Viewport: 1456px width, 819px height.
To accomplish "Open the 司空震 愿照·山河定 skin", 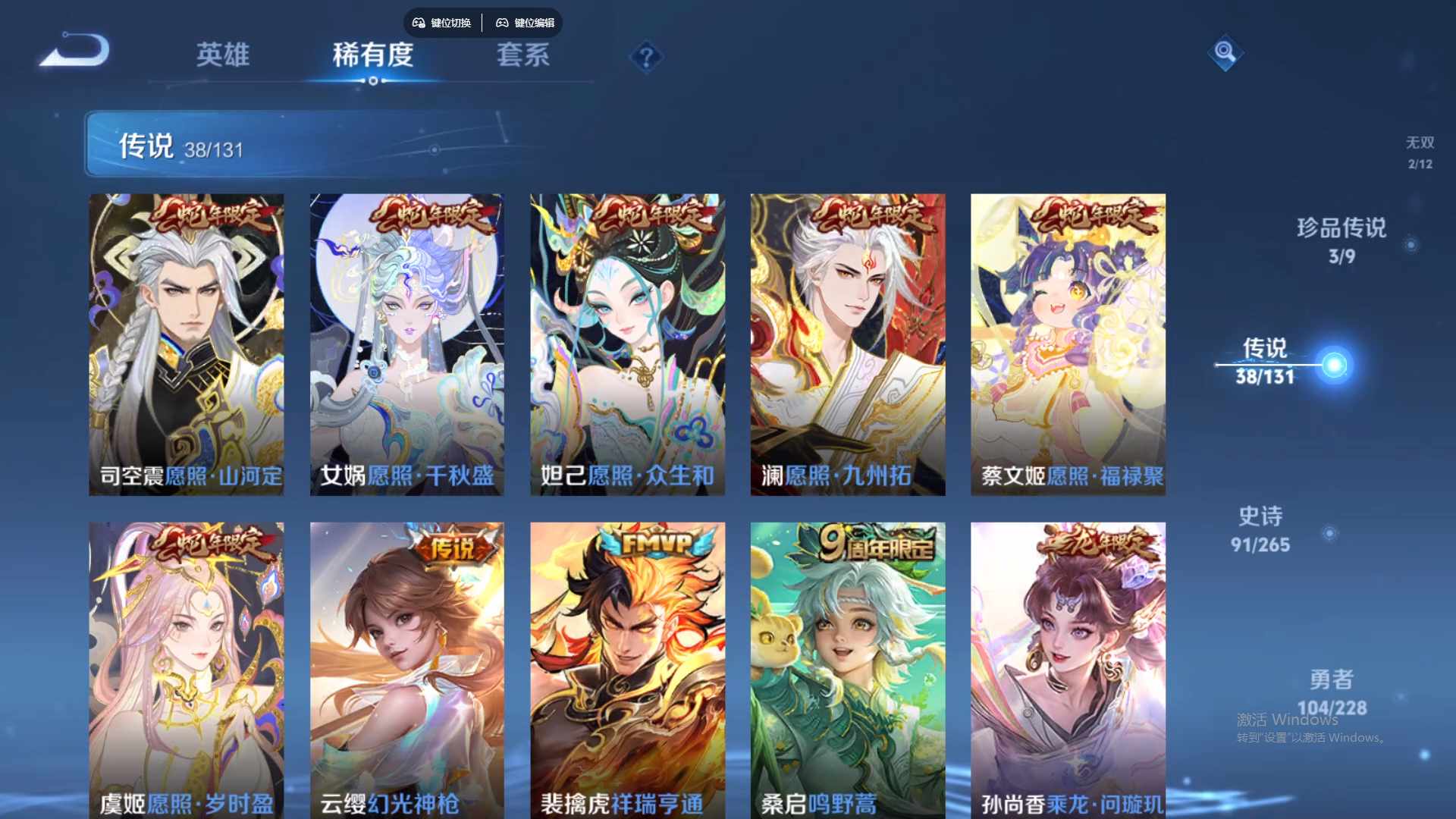I will click(187, 341).
